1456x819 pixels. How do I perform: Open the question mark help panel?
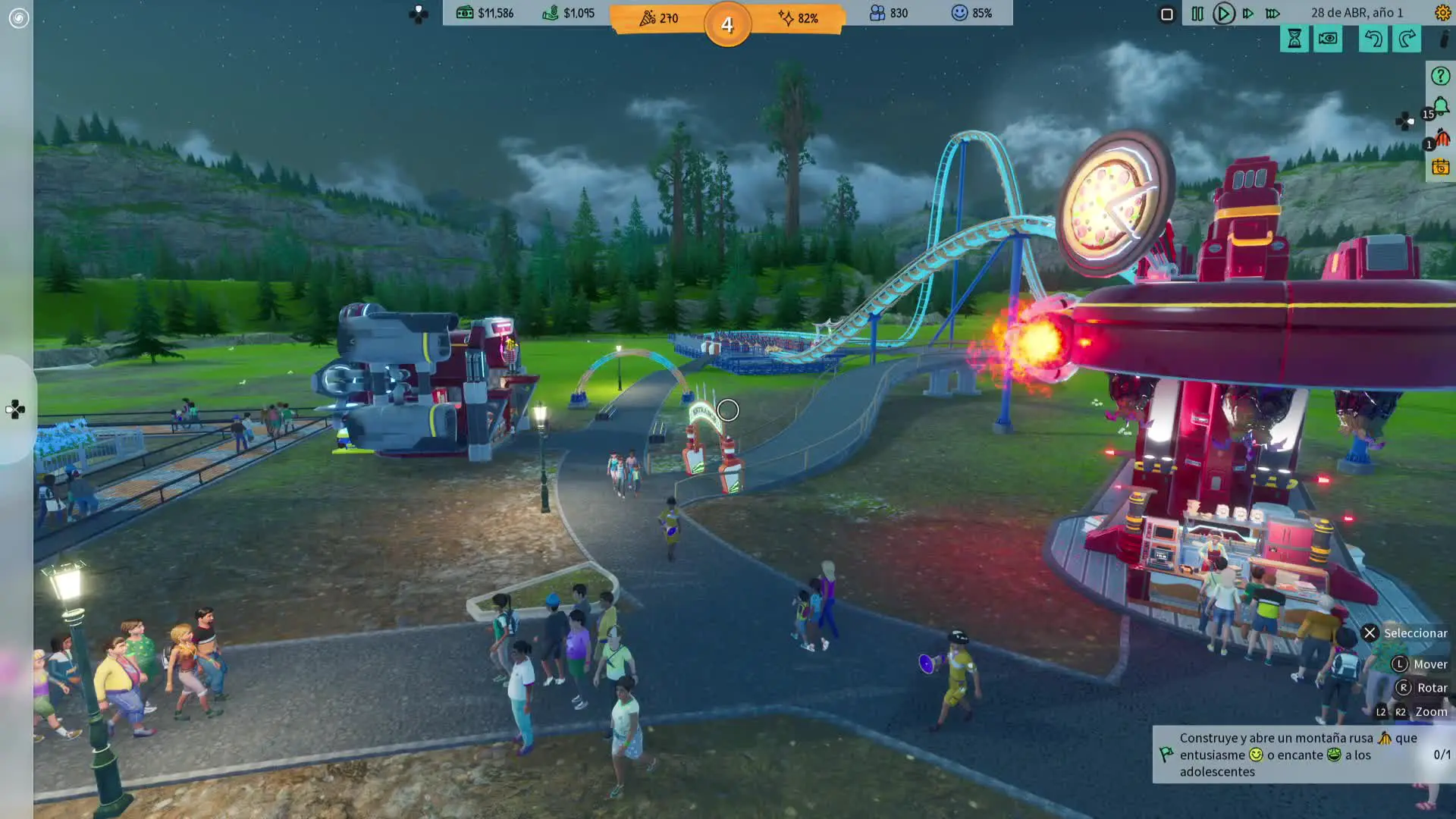coord(1440,76)
